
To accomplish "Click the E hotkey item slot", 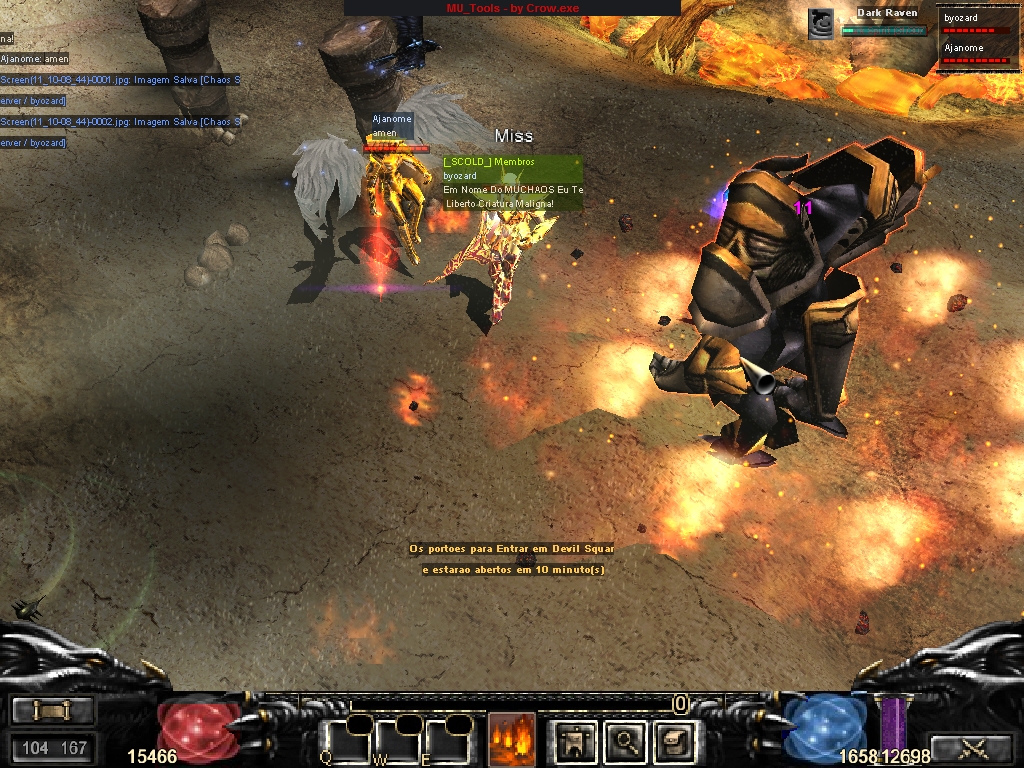I will point(446,742).
